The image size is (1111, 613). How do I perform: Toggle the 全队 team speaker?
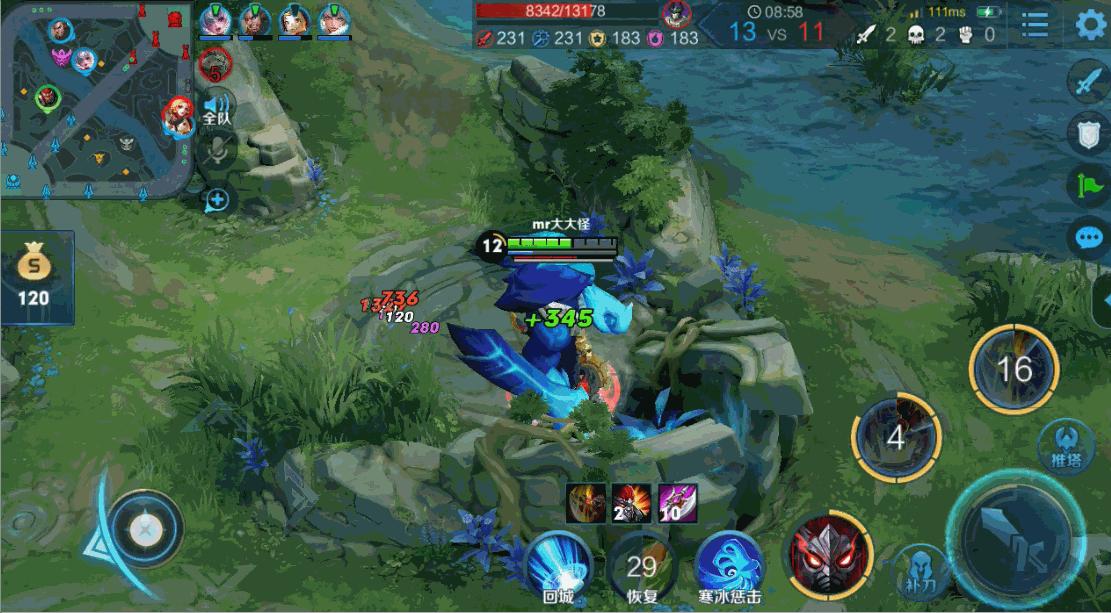pos(216,109)
